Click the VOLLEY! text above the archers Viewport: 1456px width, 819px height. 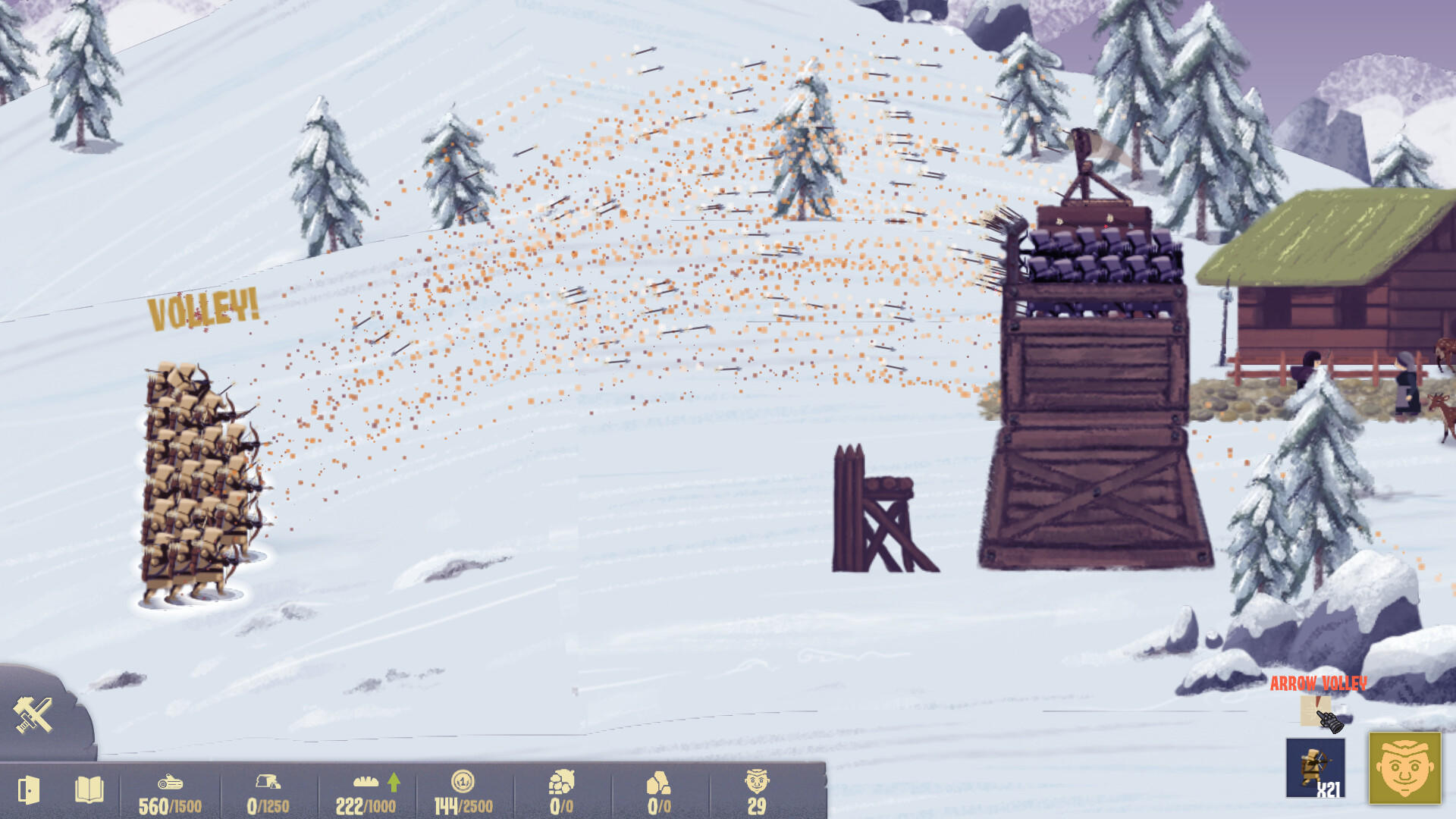pyautogui.click(x=203, y=309)
